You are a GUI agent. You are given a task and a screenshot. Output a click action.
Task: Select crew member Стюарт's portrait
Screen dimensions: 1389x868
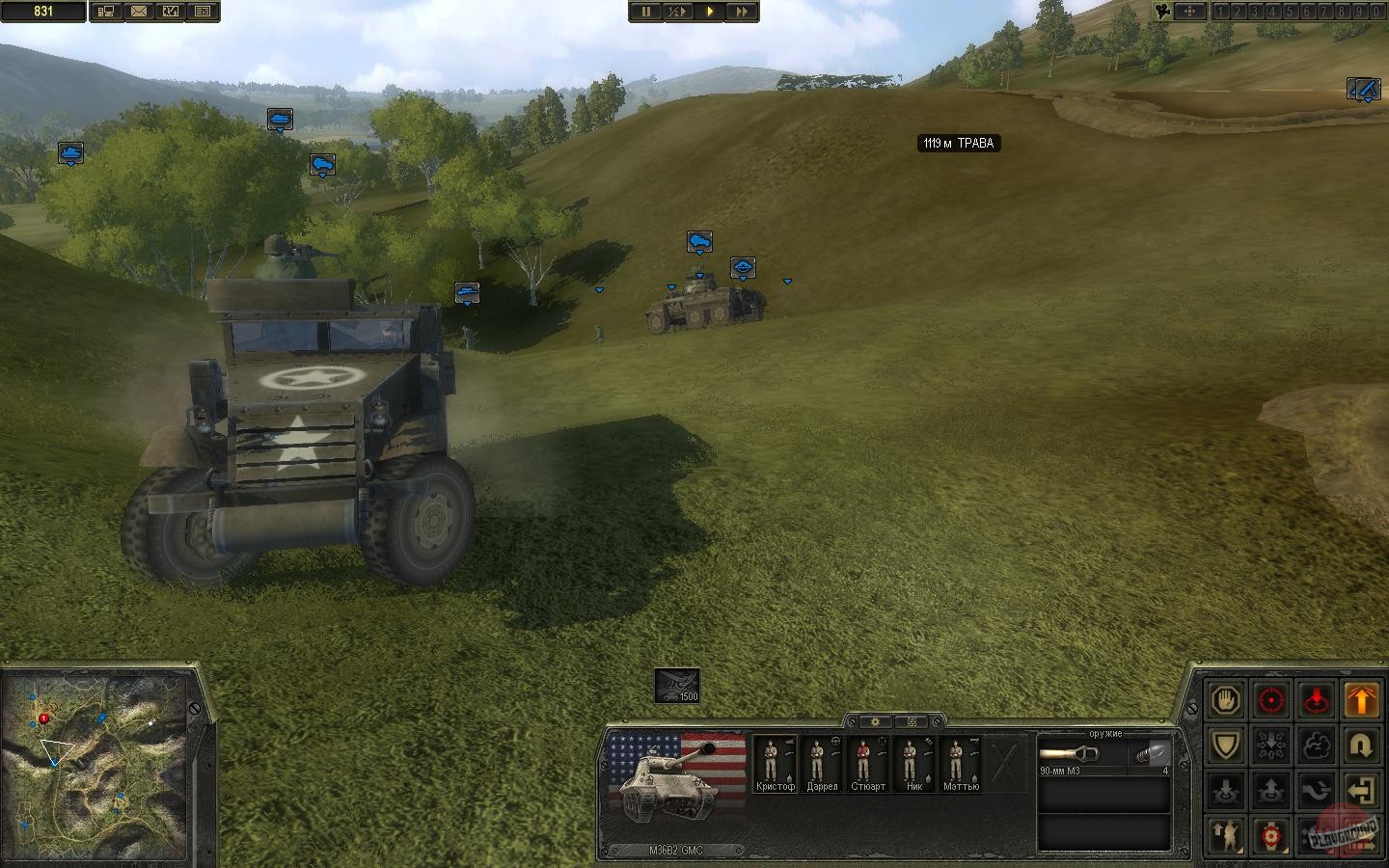click(x=866, y=762)
